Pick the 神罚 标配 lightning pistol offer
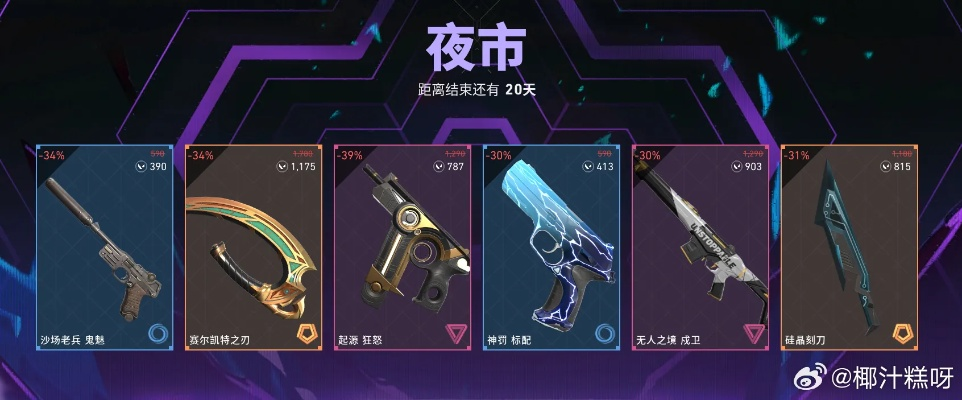The image size is (962, 400). click(551, 250)
